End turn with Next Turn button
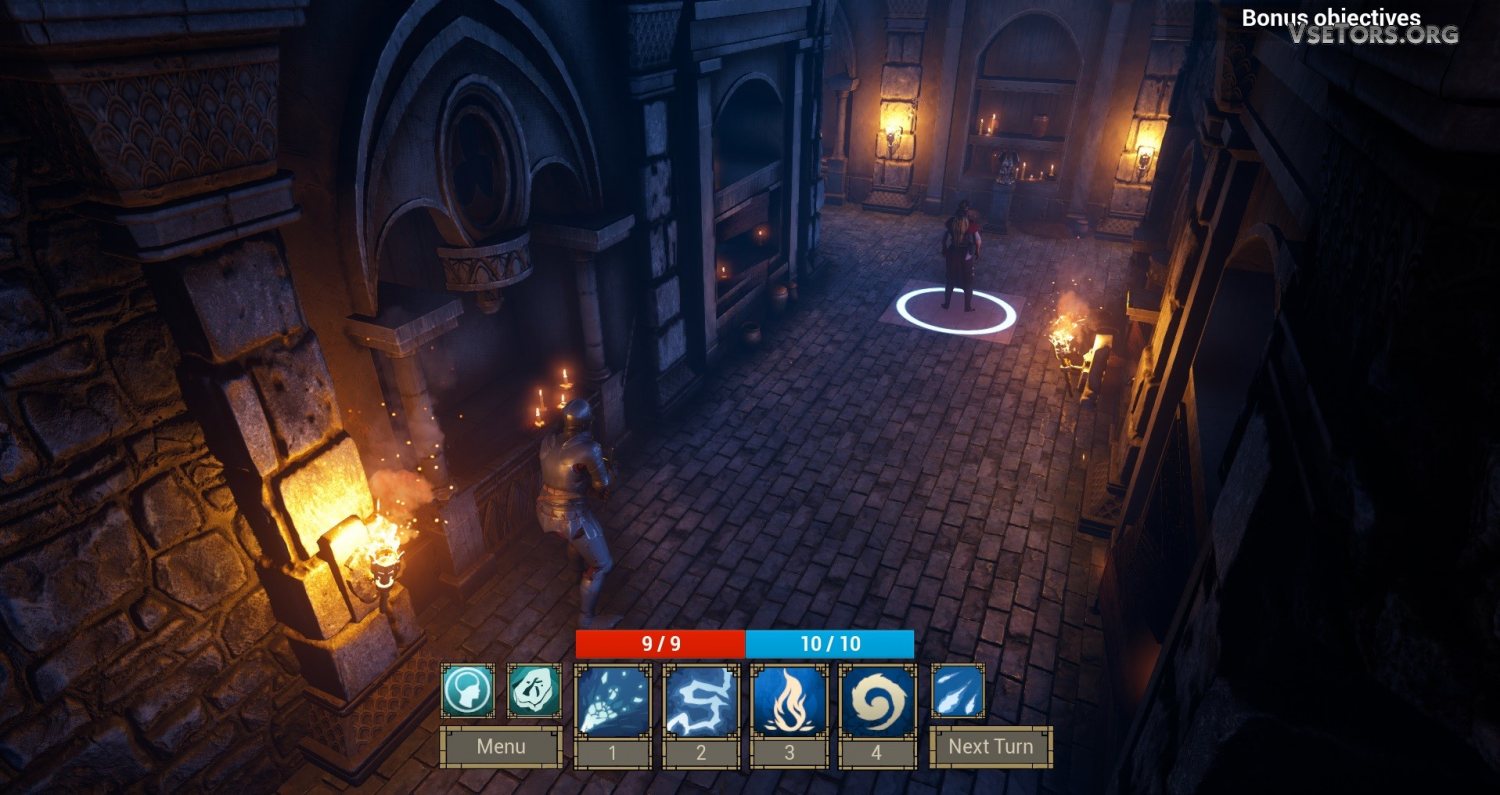 pyautogui.click(x=990, y=747)
